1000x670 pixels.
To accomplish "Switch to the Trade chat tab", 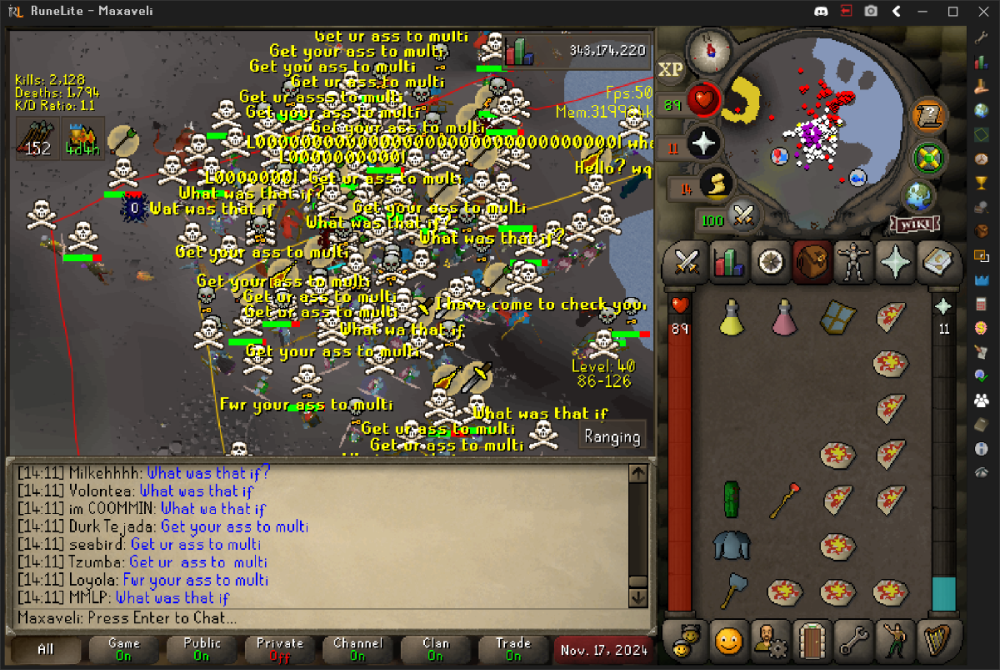I will (514, 649).
